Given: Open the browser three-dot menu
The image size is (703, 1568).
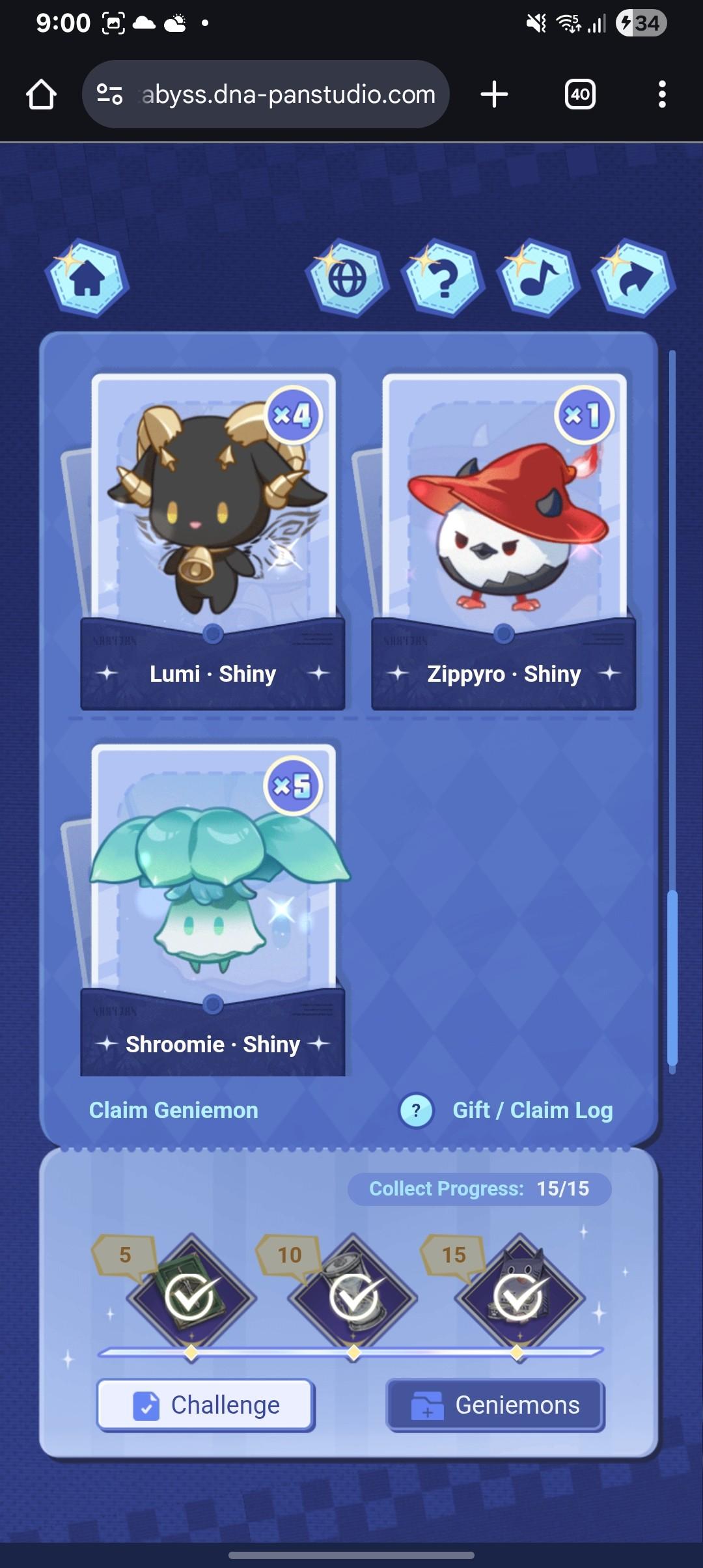Looking at the screenshot, I should pos(662,94).
